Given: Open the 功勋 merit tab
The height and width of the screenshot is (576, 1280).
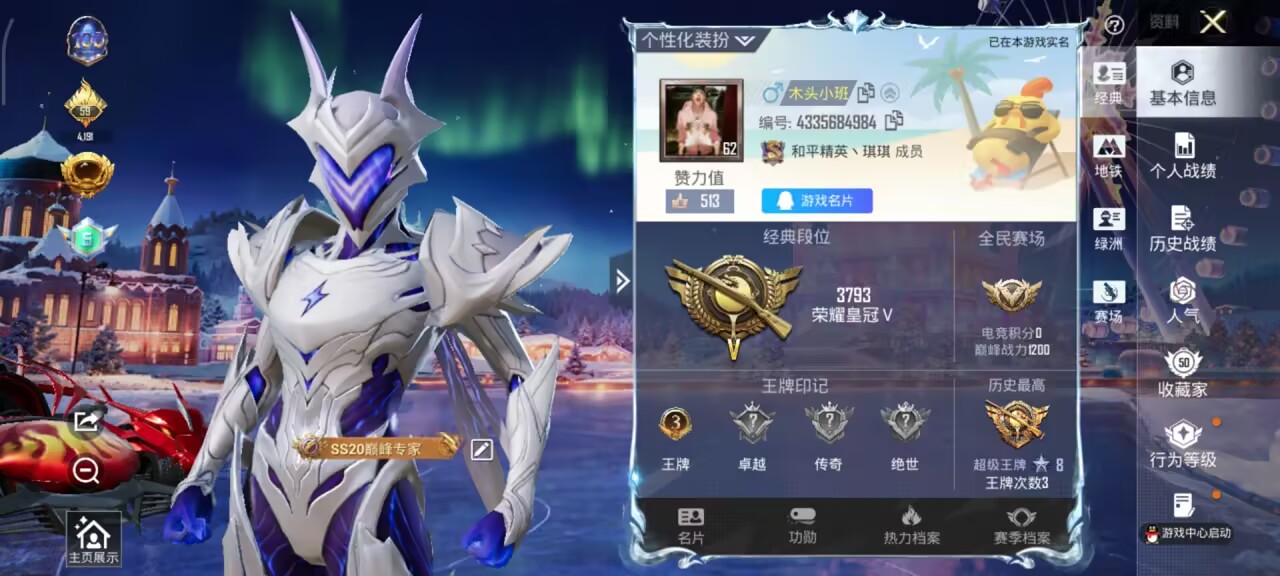Looking at the screenshot, I should (802, 527).
